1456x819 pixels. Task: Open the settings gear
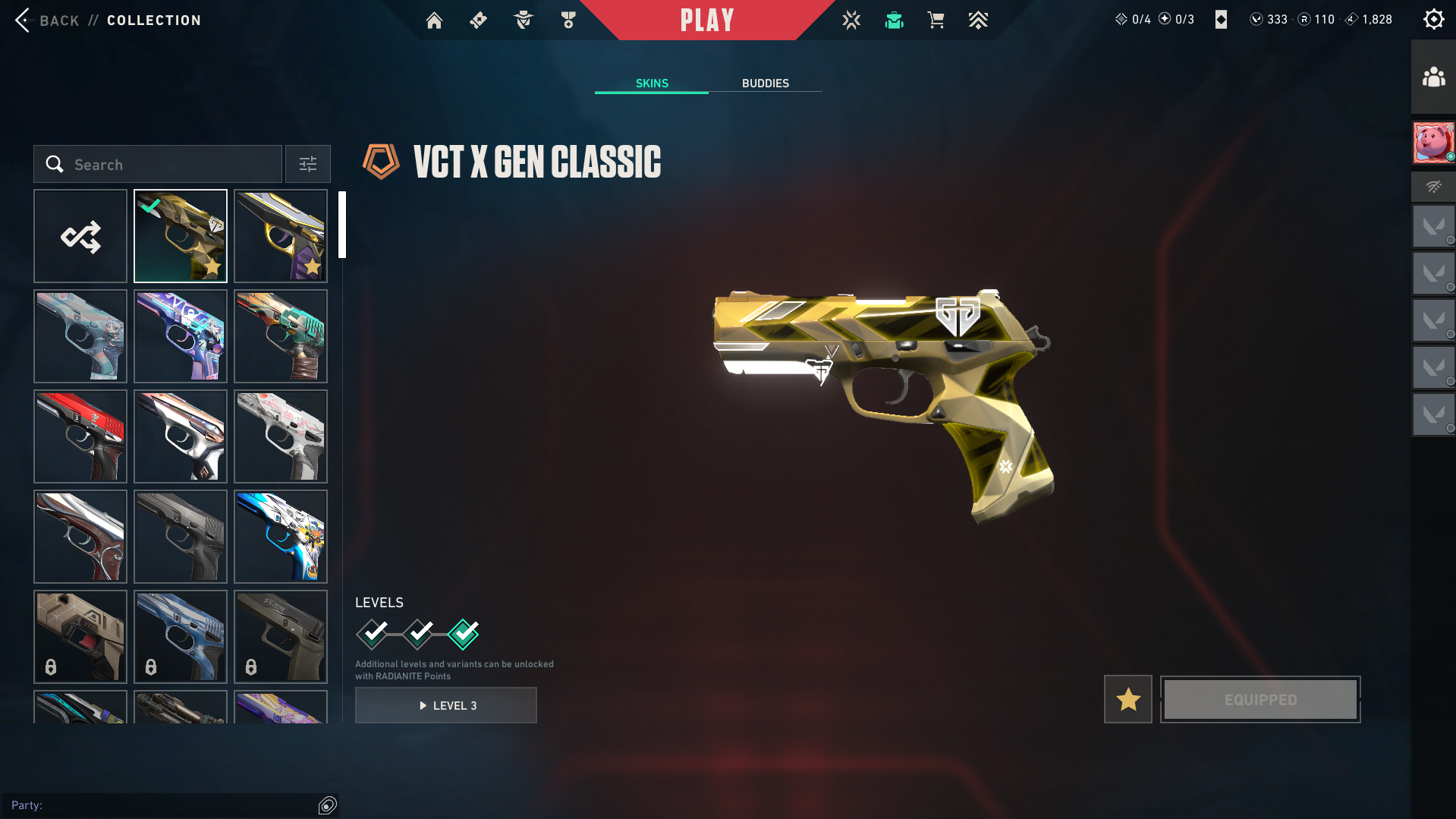click(1433, 20)
